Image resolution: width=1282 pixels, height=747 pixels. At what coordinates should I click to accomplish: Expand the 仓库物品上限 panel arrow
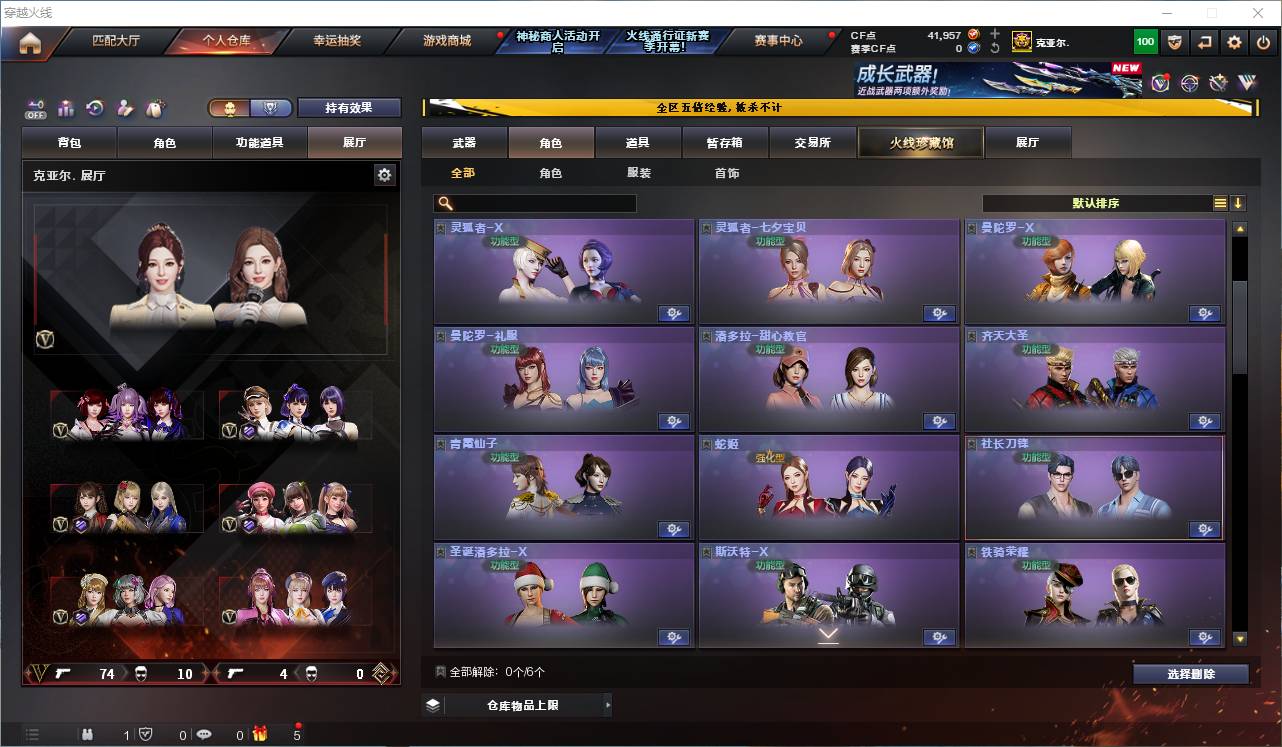point(608,704)
